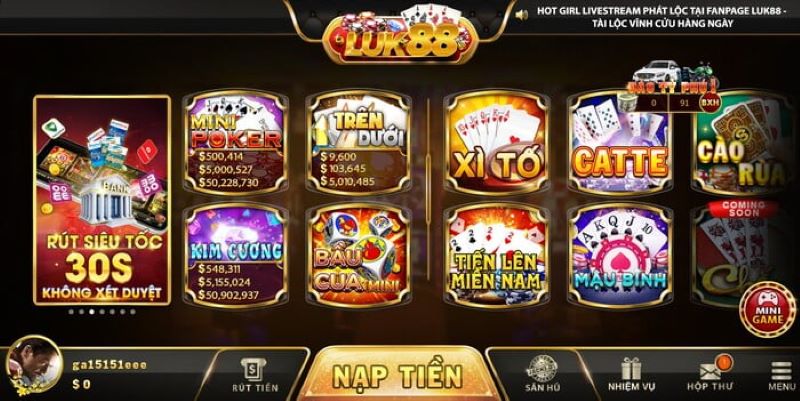Open the Mini Poker game tile
Viewport: 800px width, 401px height.
[x=235, y=144]
